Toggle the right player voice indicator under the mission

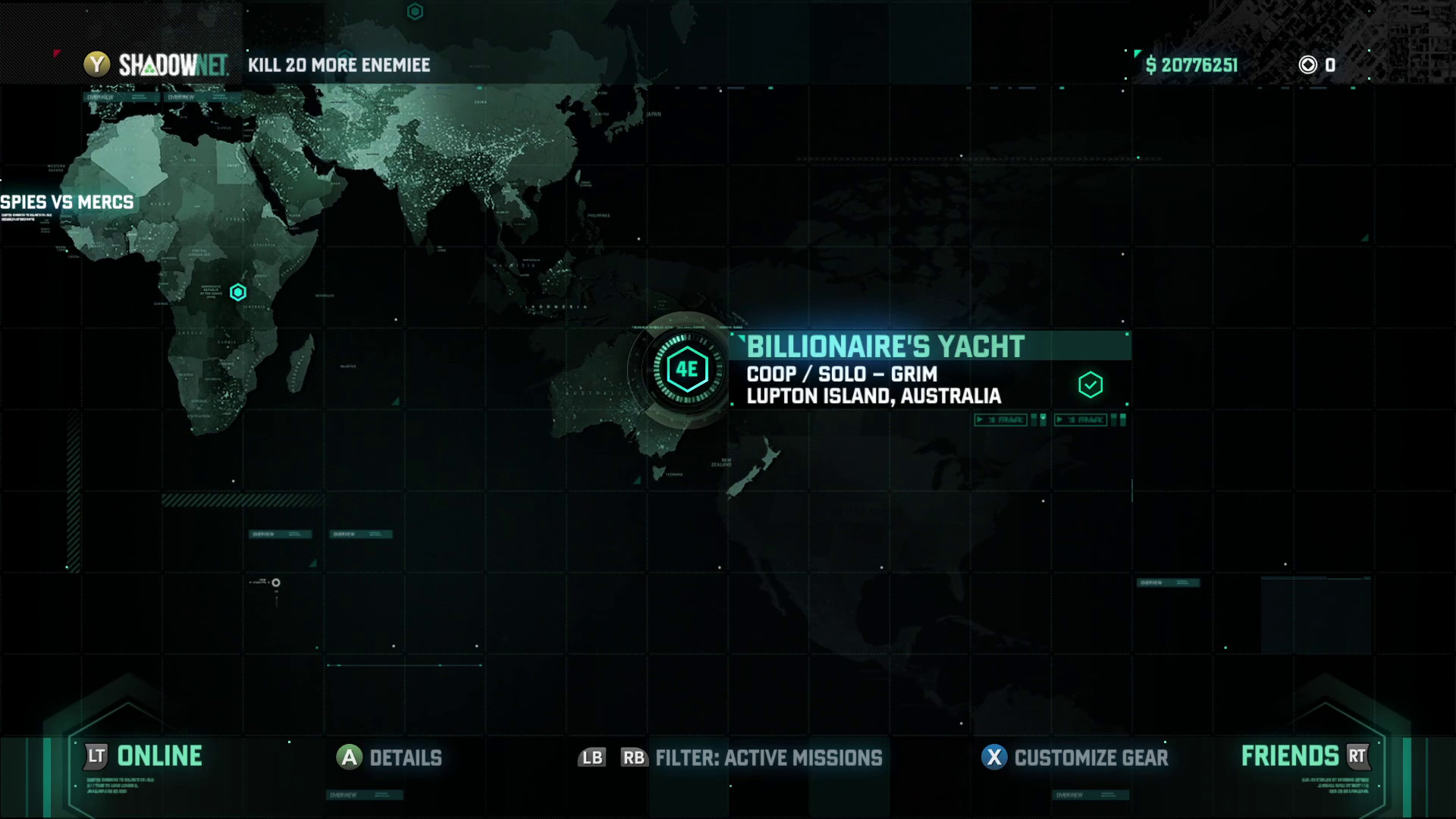[1080, 419]
